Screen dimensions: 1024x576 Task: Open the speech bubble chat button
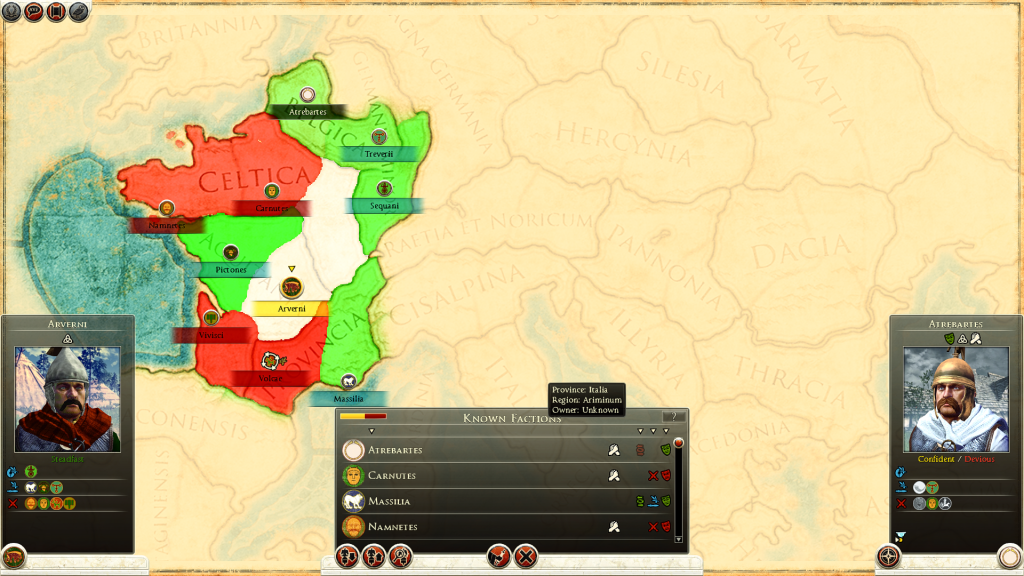click(33, 12)
